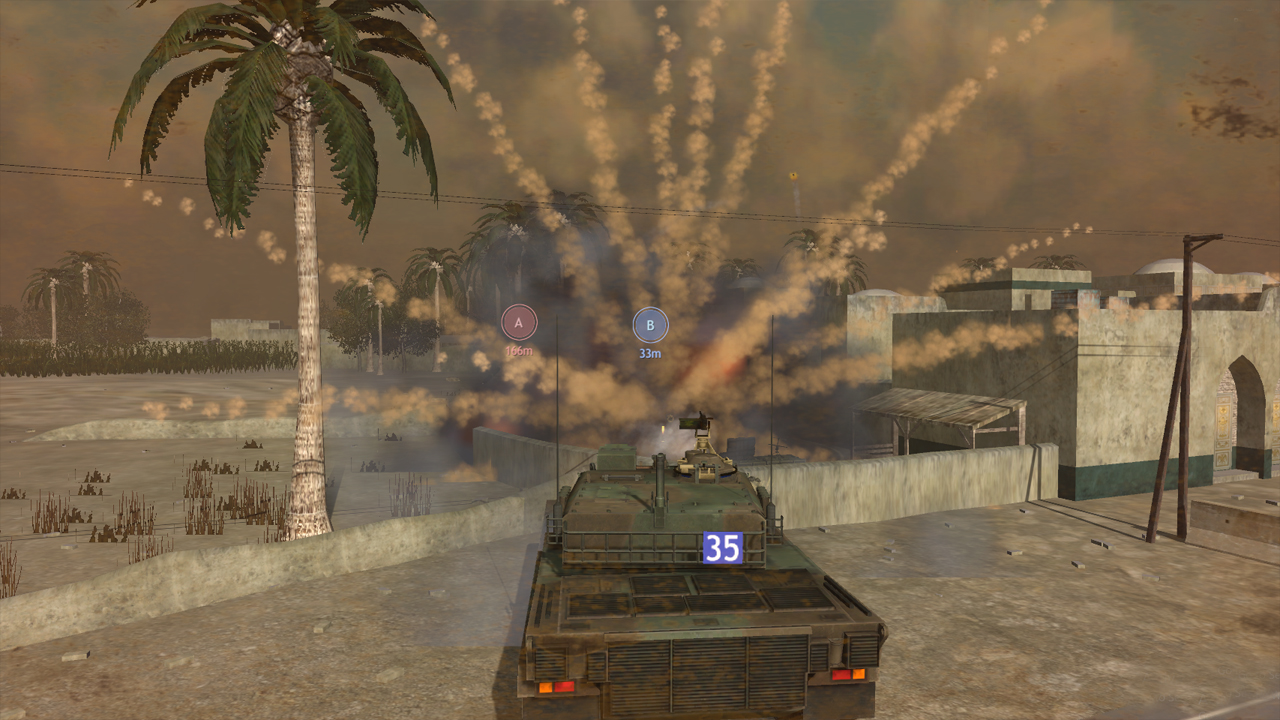The width and height of the screenshot is (1280, 720).
Task: Select objective marker A showing 166m
Action: coord(517,322)
